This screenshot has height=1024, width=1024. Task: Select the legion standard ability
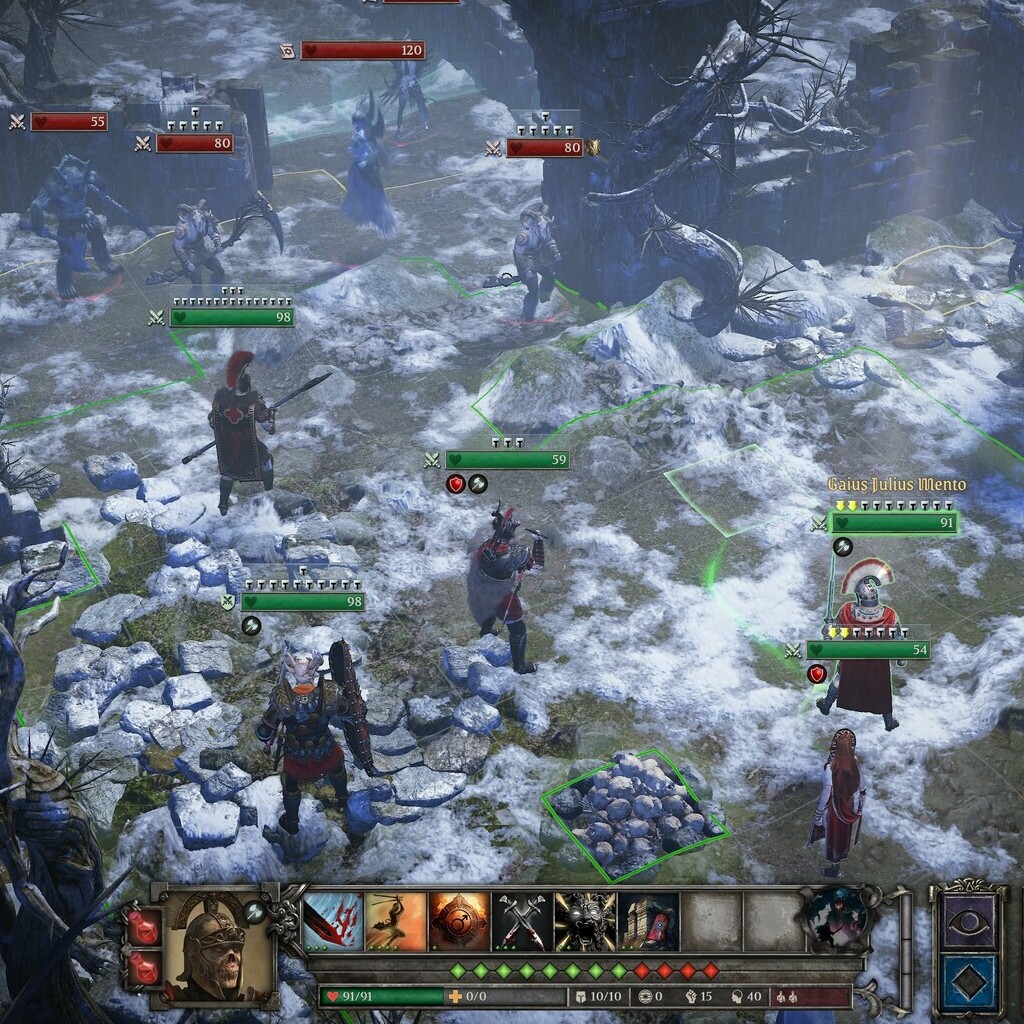649,921
